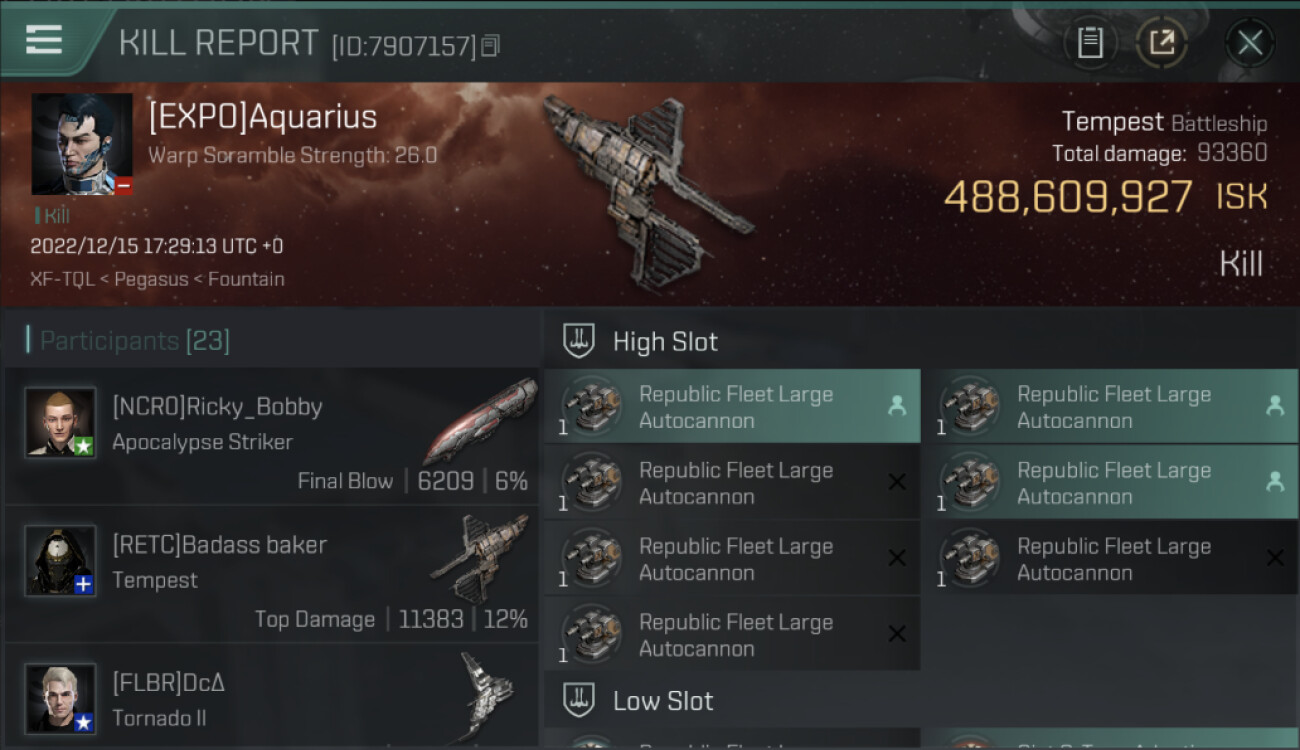Image resolution: width=1300 pixels, height=750 pixels.
Task: Close the Kill Report window
Action: [1249, 42]
